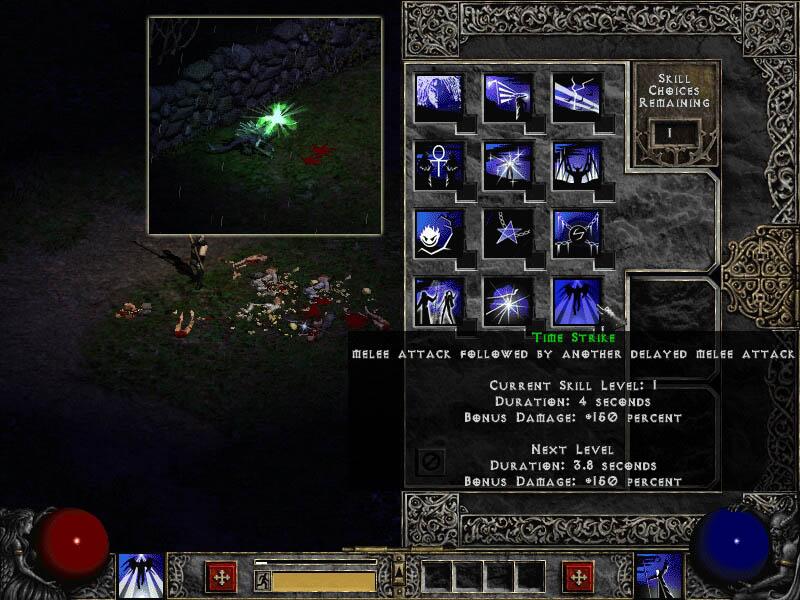Select the chained star skill
This screenshot has height=600, width=800.
pos(508,233)
